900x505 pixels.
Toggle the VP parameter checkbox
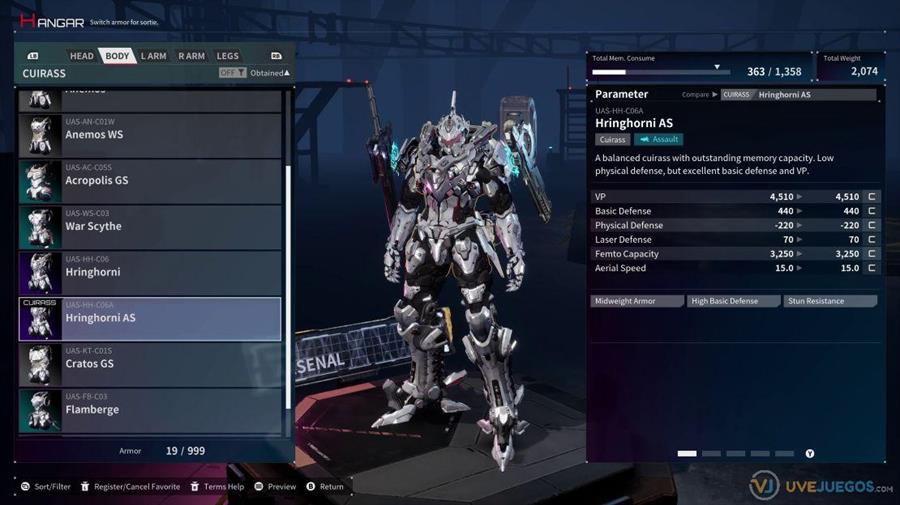click(872, 197)
